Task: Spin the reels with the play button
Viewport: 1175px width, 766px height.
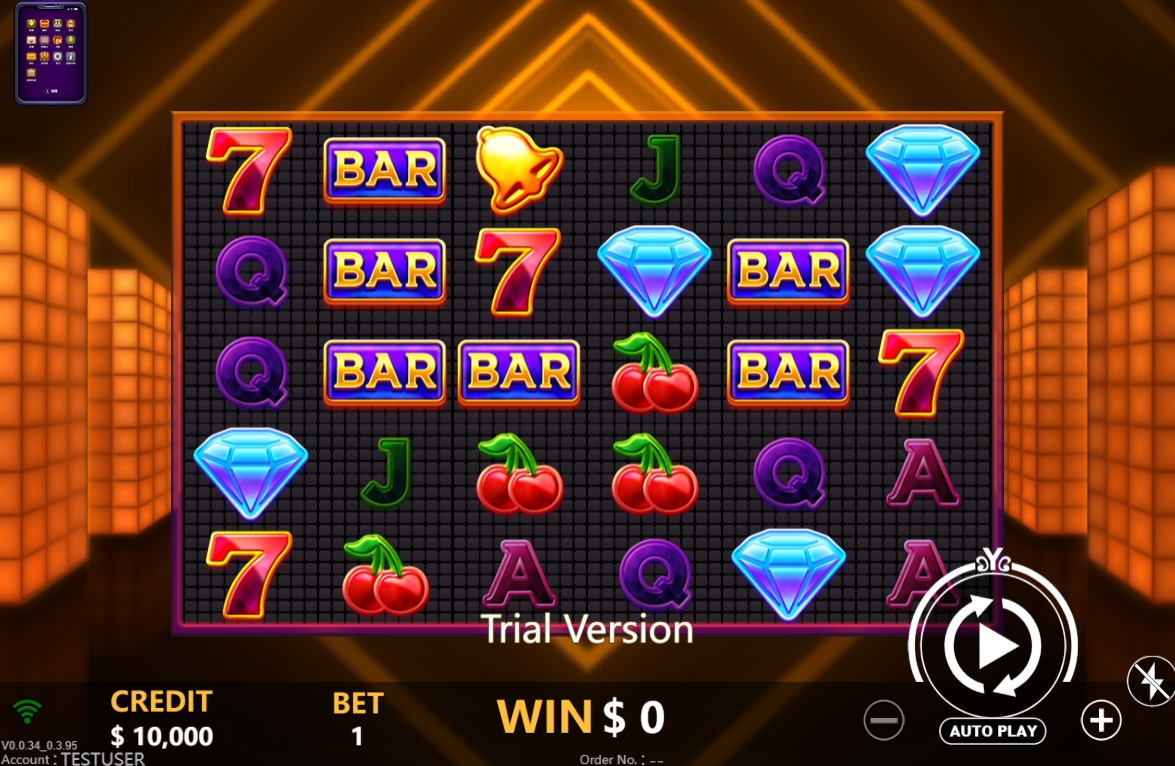Action: 993,647
